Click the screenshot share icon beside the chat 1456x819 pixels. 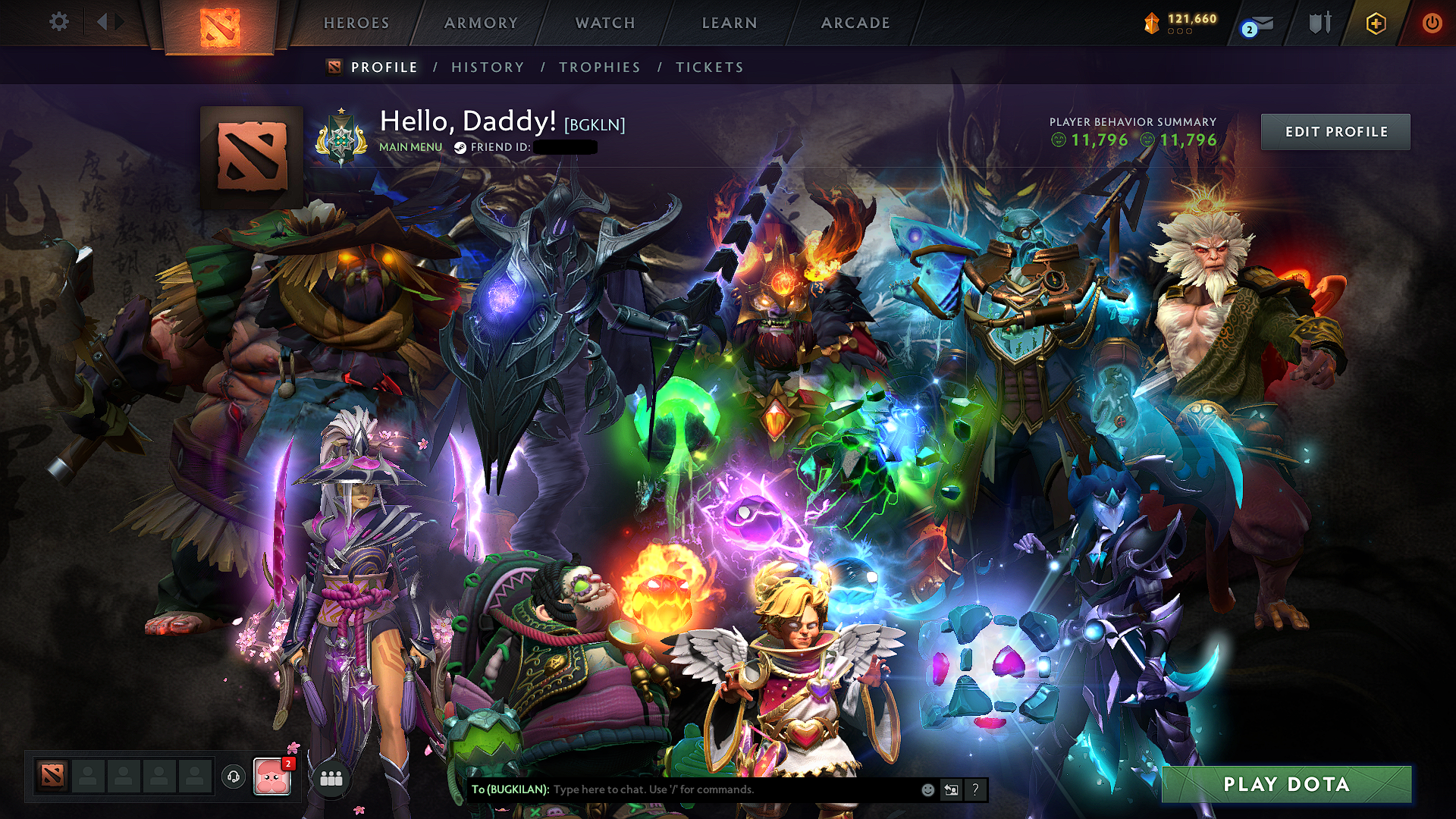click(951, 789)
